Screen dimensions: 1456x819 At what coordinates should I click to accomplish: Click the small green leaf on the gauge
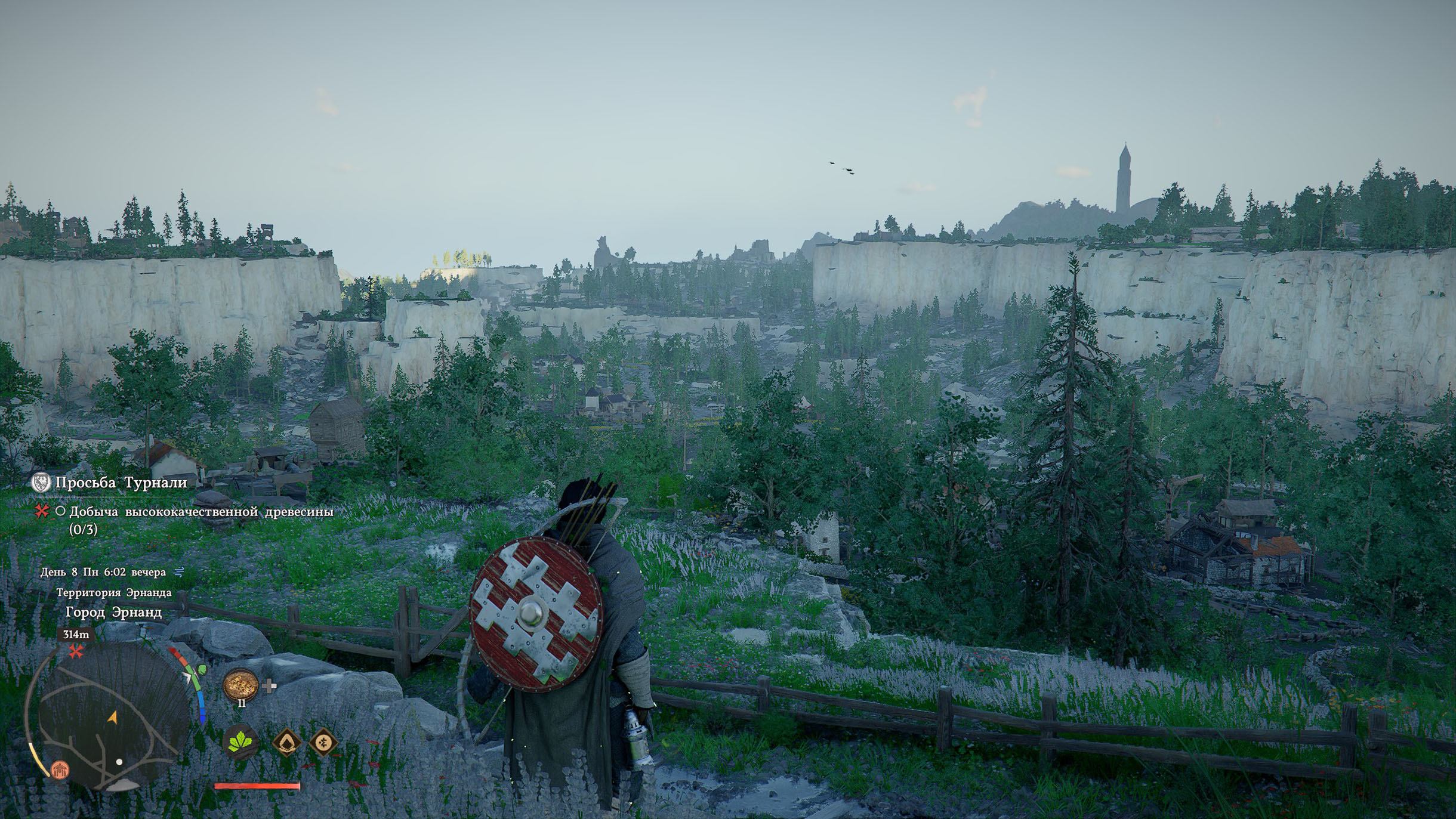point(202,670)
